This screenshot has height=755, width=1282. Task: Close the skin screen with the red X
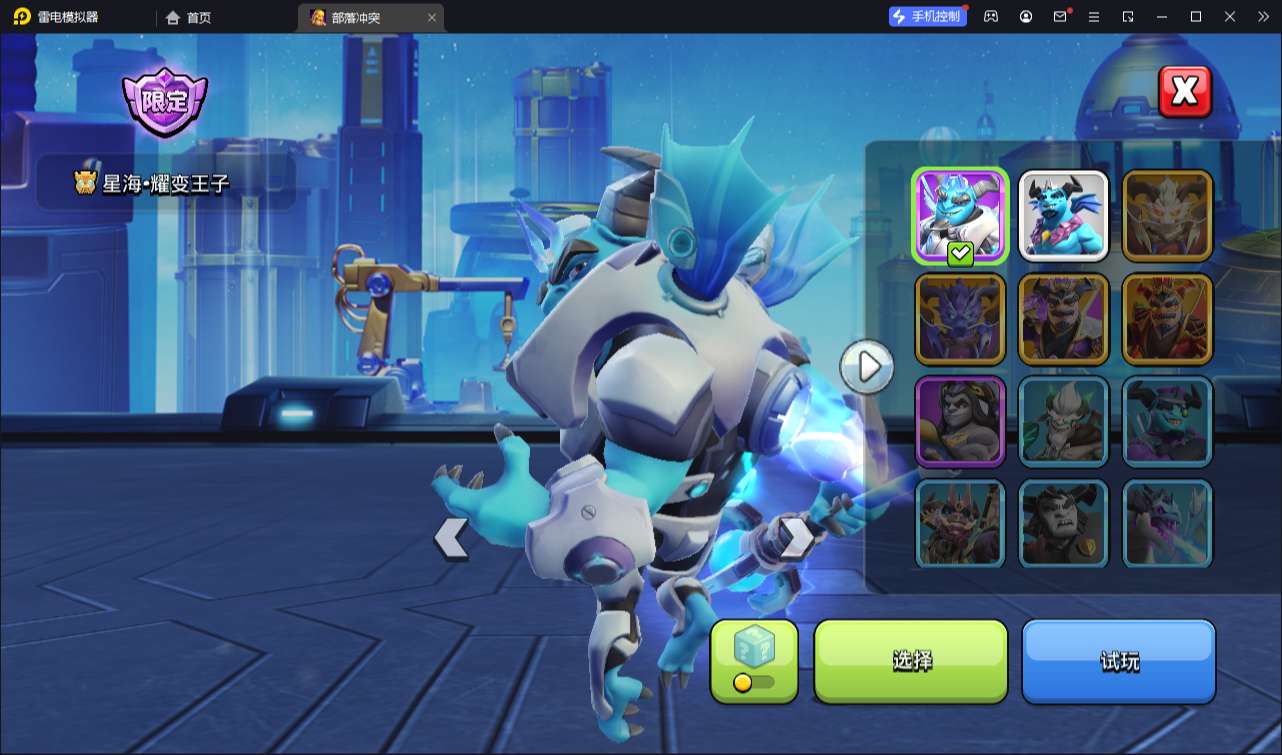[1184, 92]
